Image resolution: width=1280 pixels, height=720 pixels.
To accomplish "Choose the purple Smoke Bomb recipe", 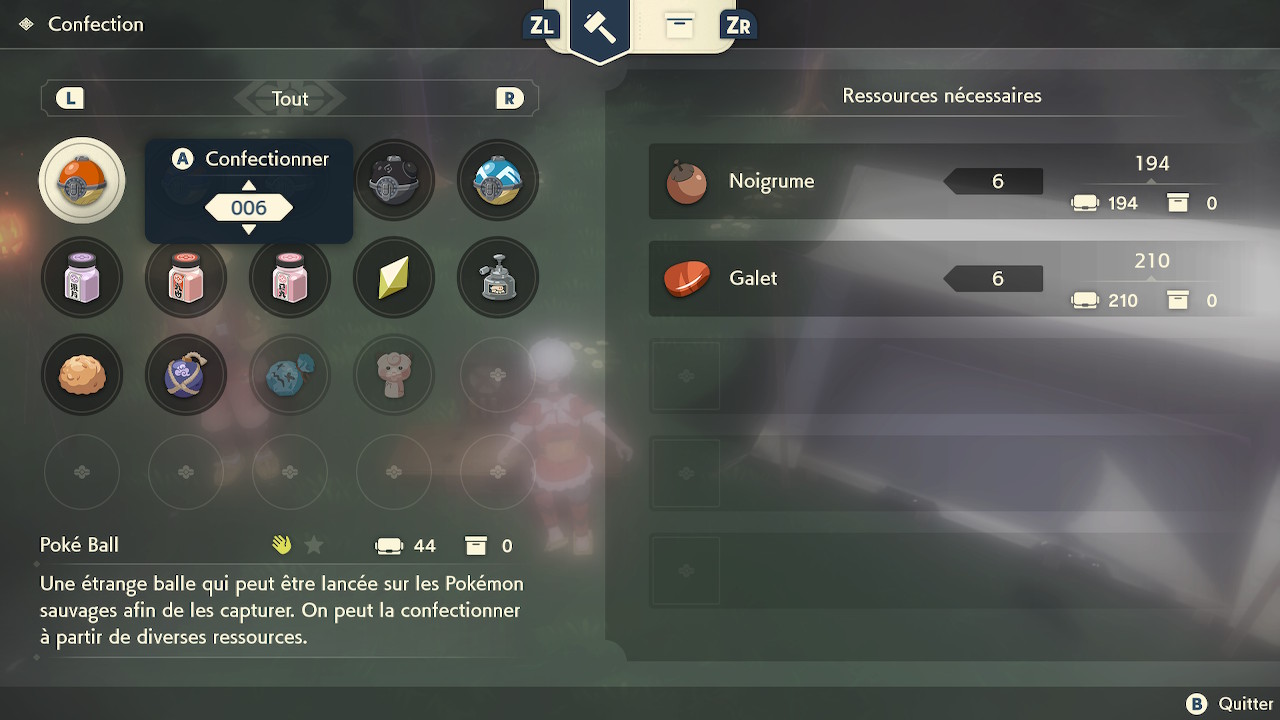I will pyautogui.click(x=186, y=375).
